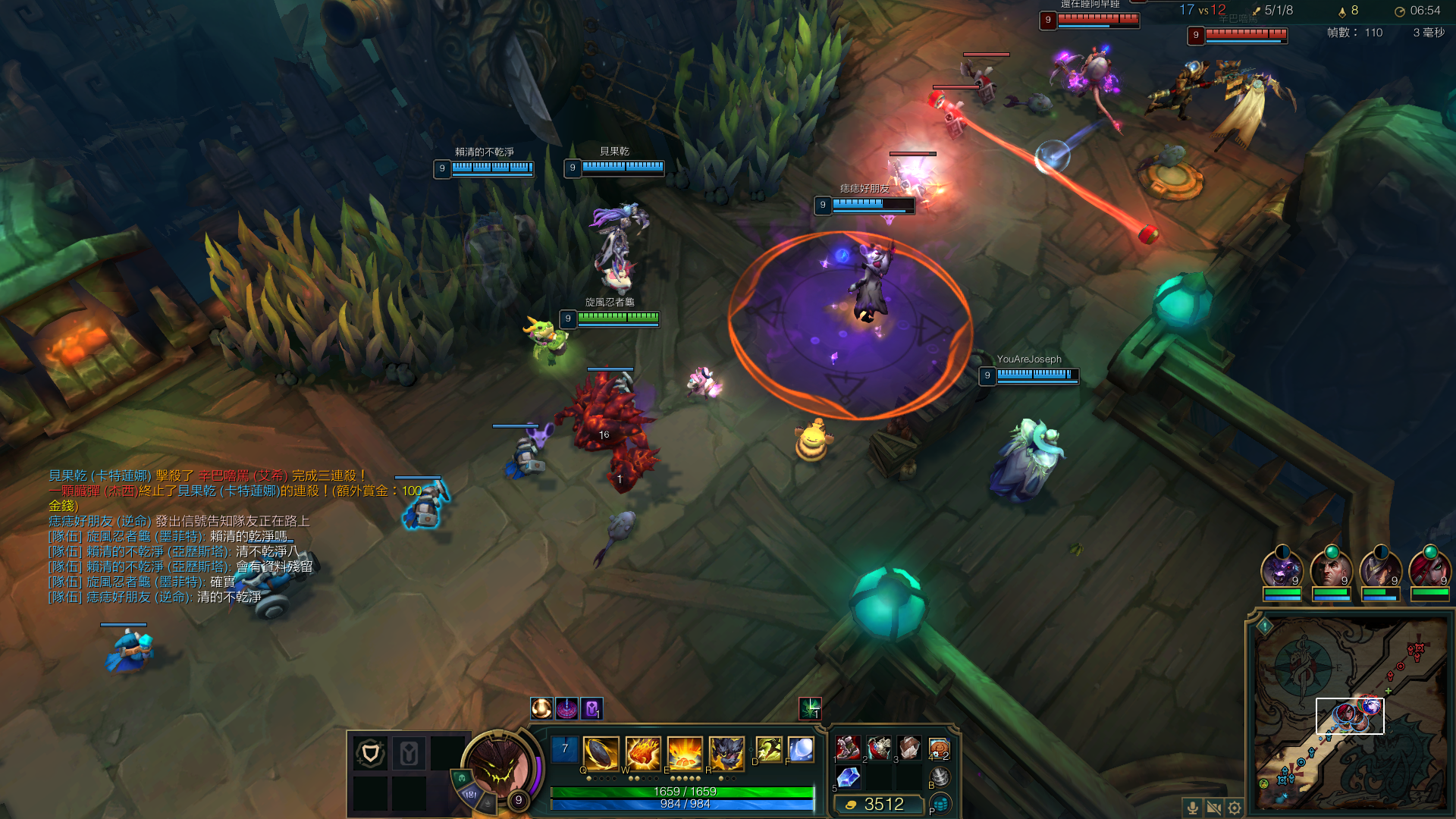Use the green summoner spell on D
Screen dimensions: 1456x819
769,750
